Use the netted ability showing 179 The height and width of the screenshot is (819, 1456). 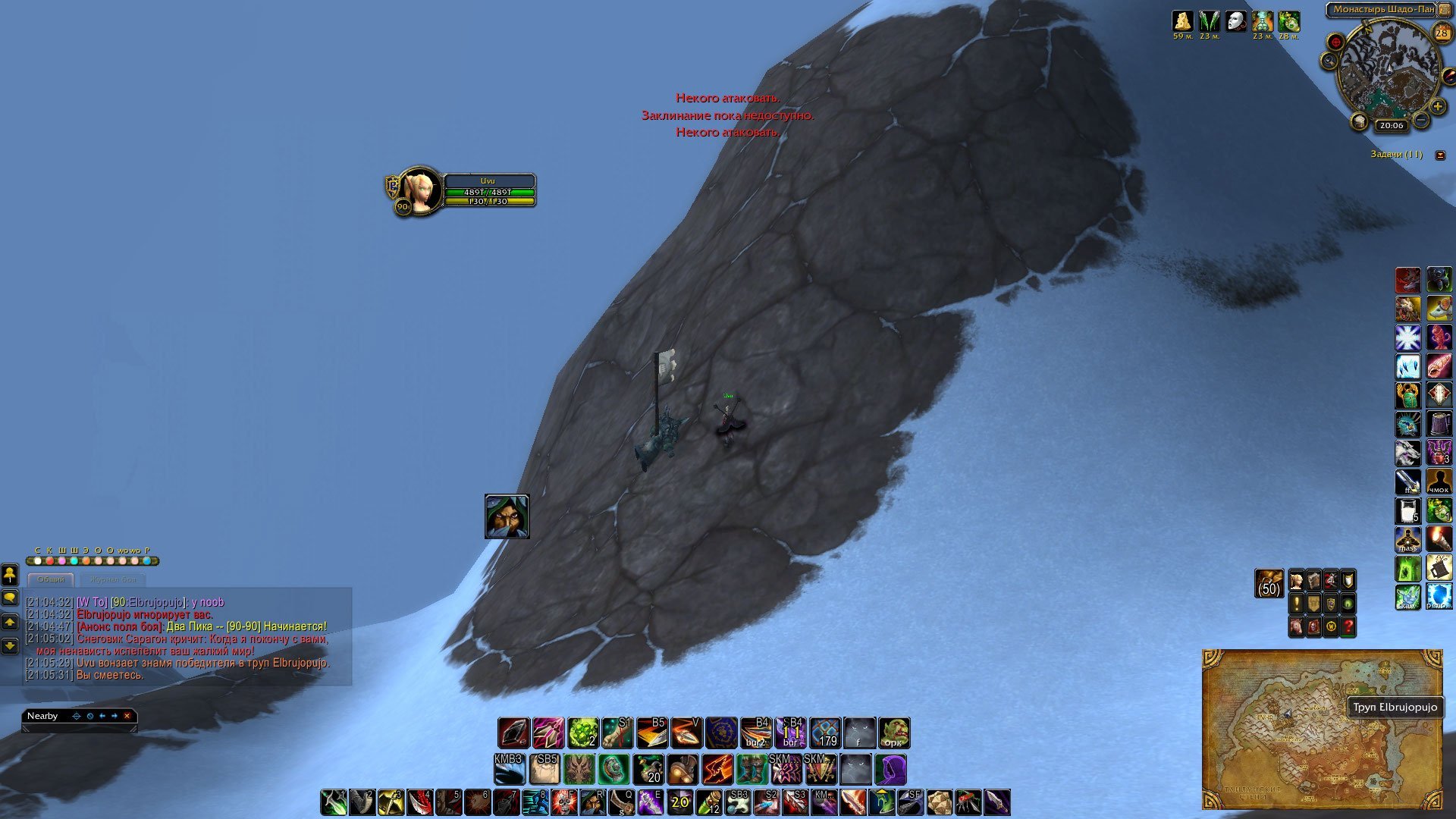(825, 733)
